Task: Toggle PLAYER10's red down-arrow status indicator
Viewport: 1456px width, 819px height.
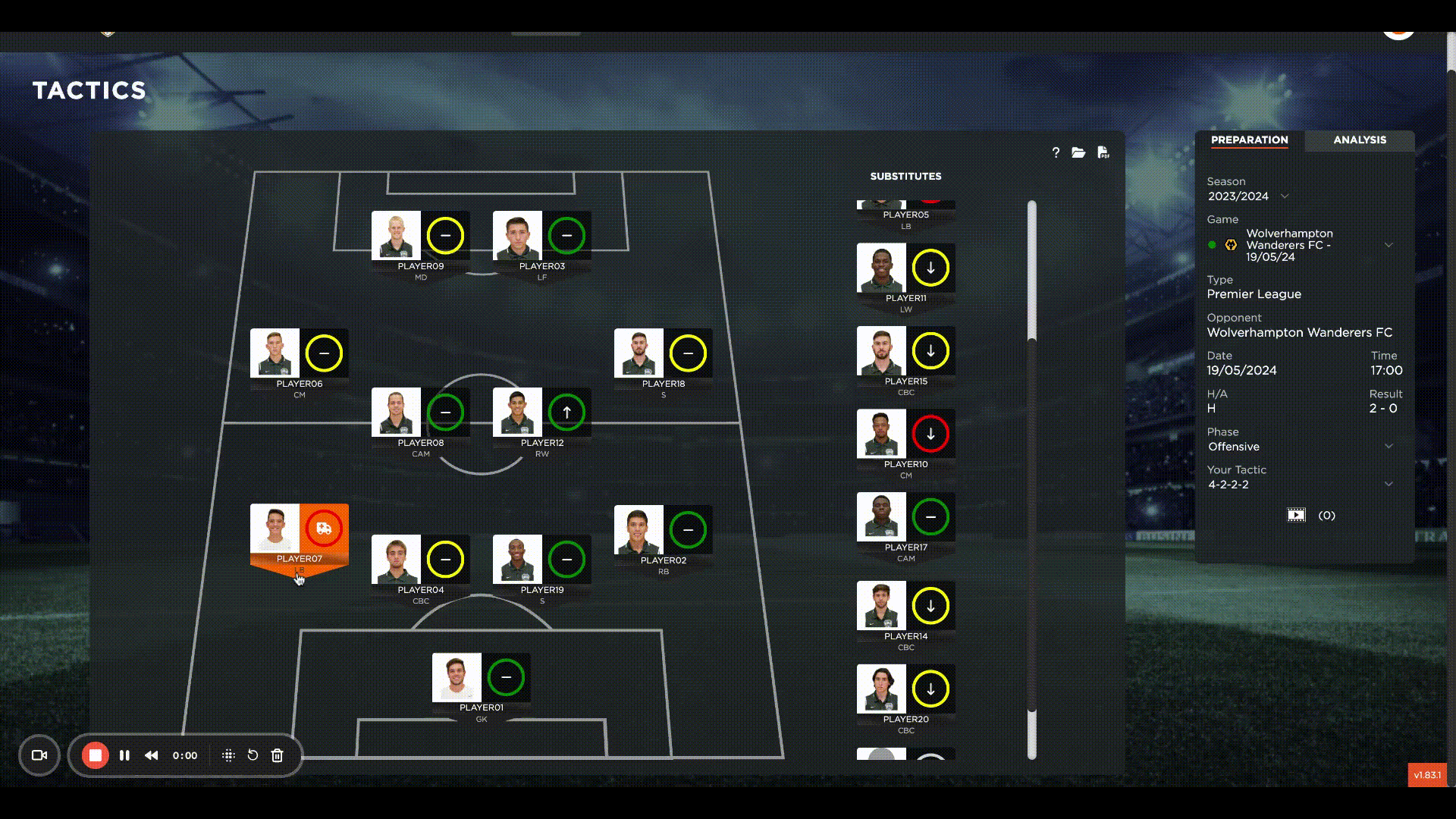Action: click(x=930, y=435)
